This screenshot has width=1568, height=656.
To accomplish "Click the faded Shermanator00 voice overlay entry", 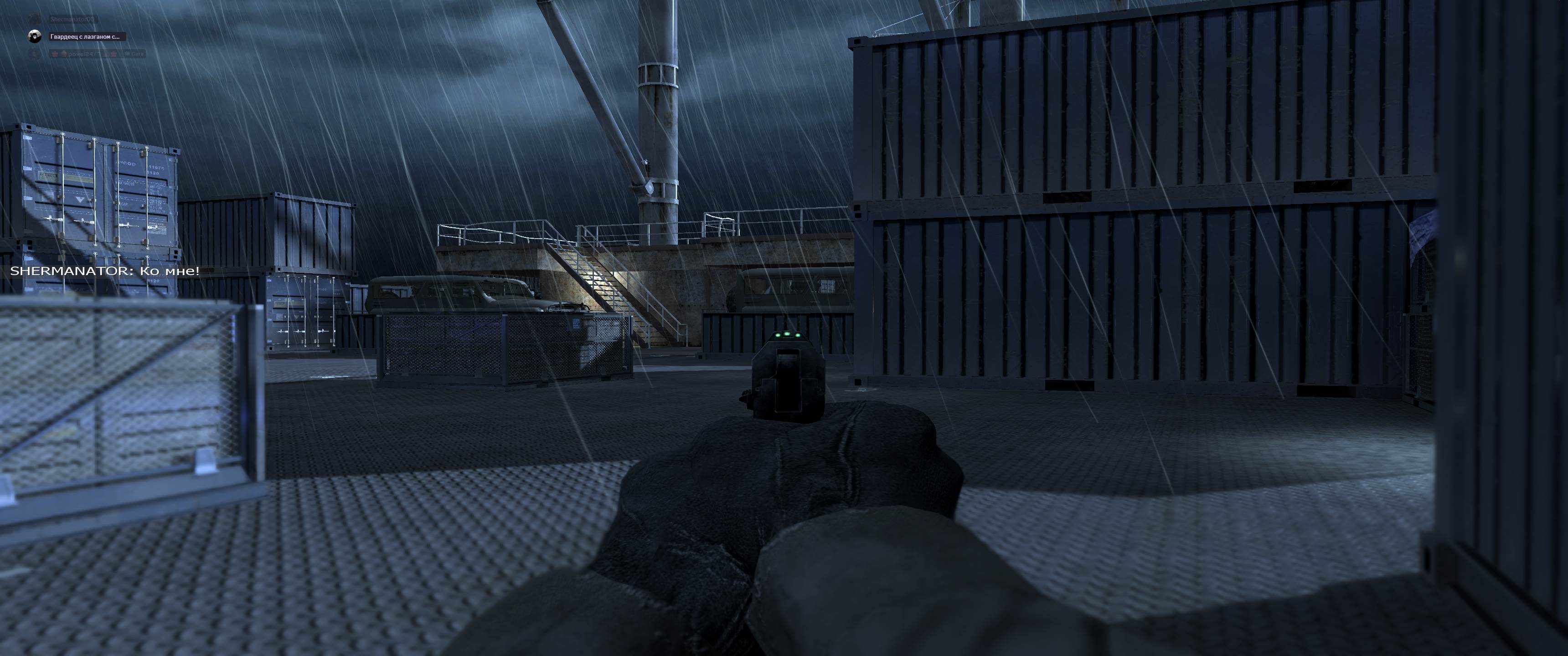I will pyautogui.click(x=72, y=20).
